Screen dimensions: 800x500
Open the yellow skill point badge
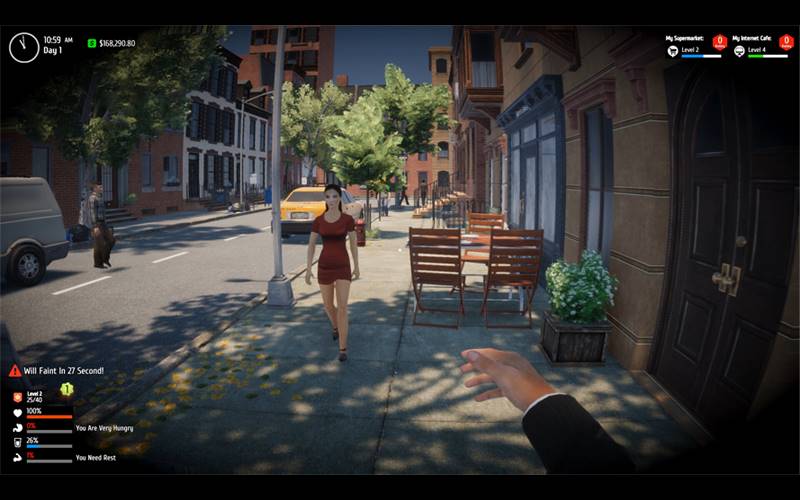66,388
